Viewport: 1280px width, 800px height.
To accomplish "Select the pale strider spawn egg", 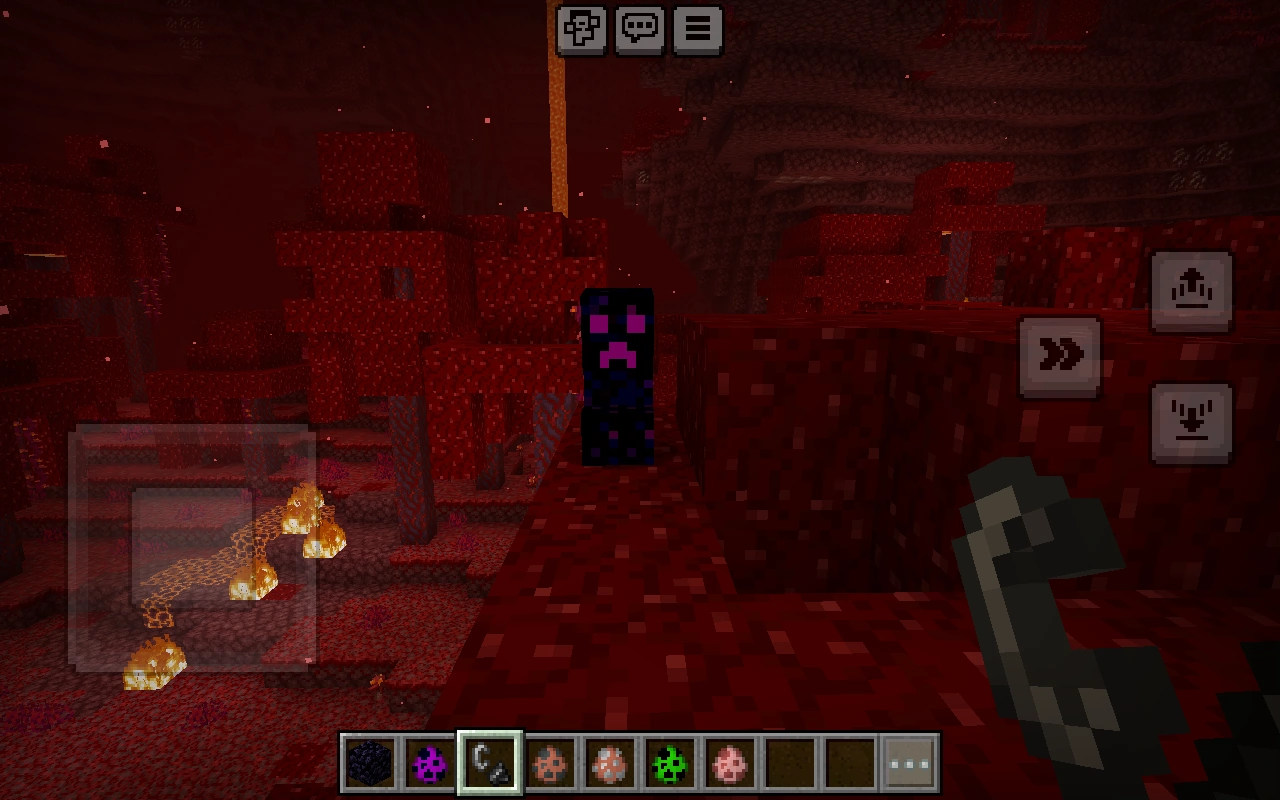I will click(x=610, y=761).
